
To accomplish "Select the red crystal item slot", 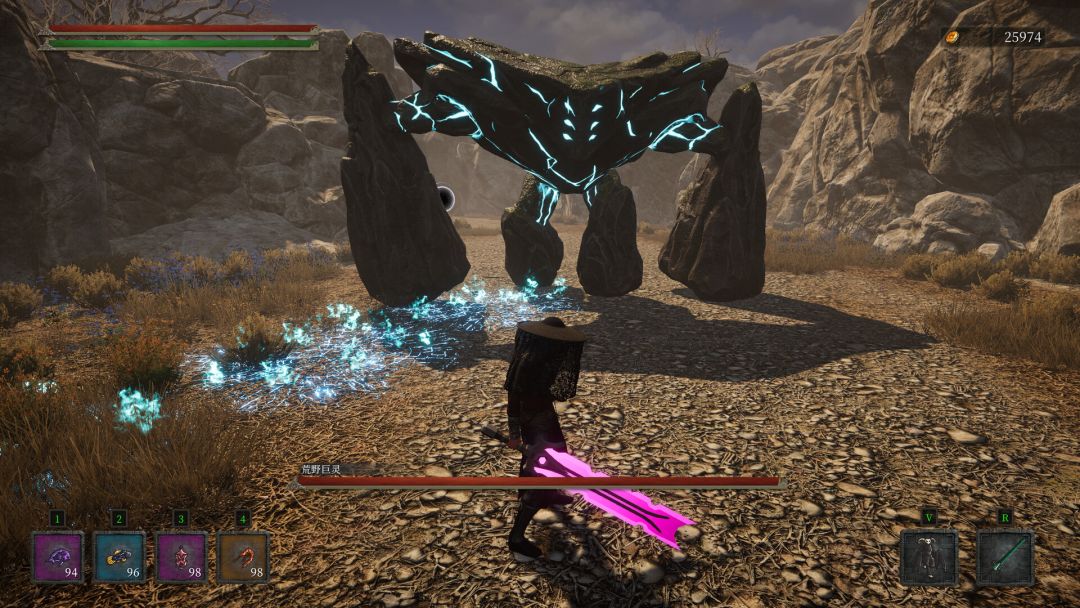I will coord(181,557).
